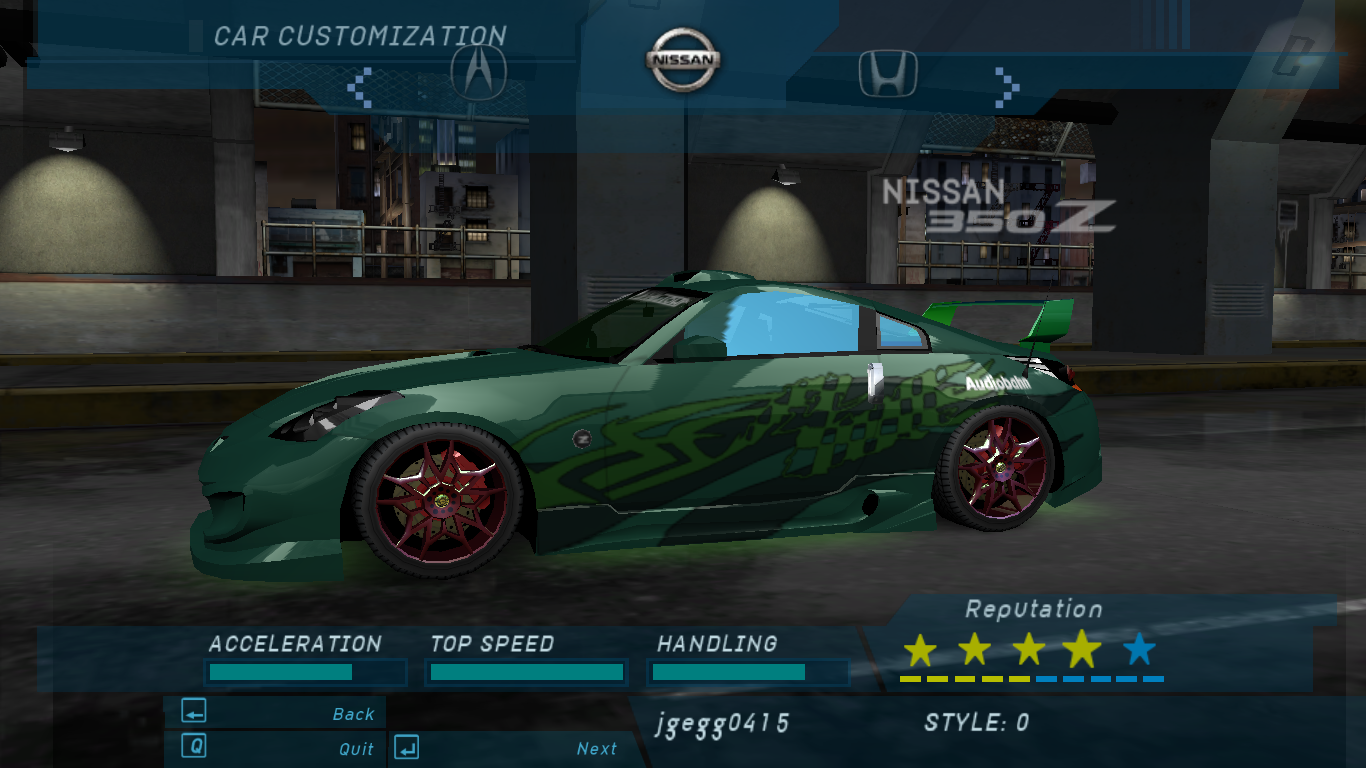Choose the Nissan brand logo

tap(683, 59)
